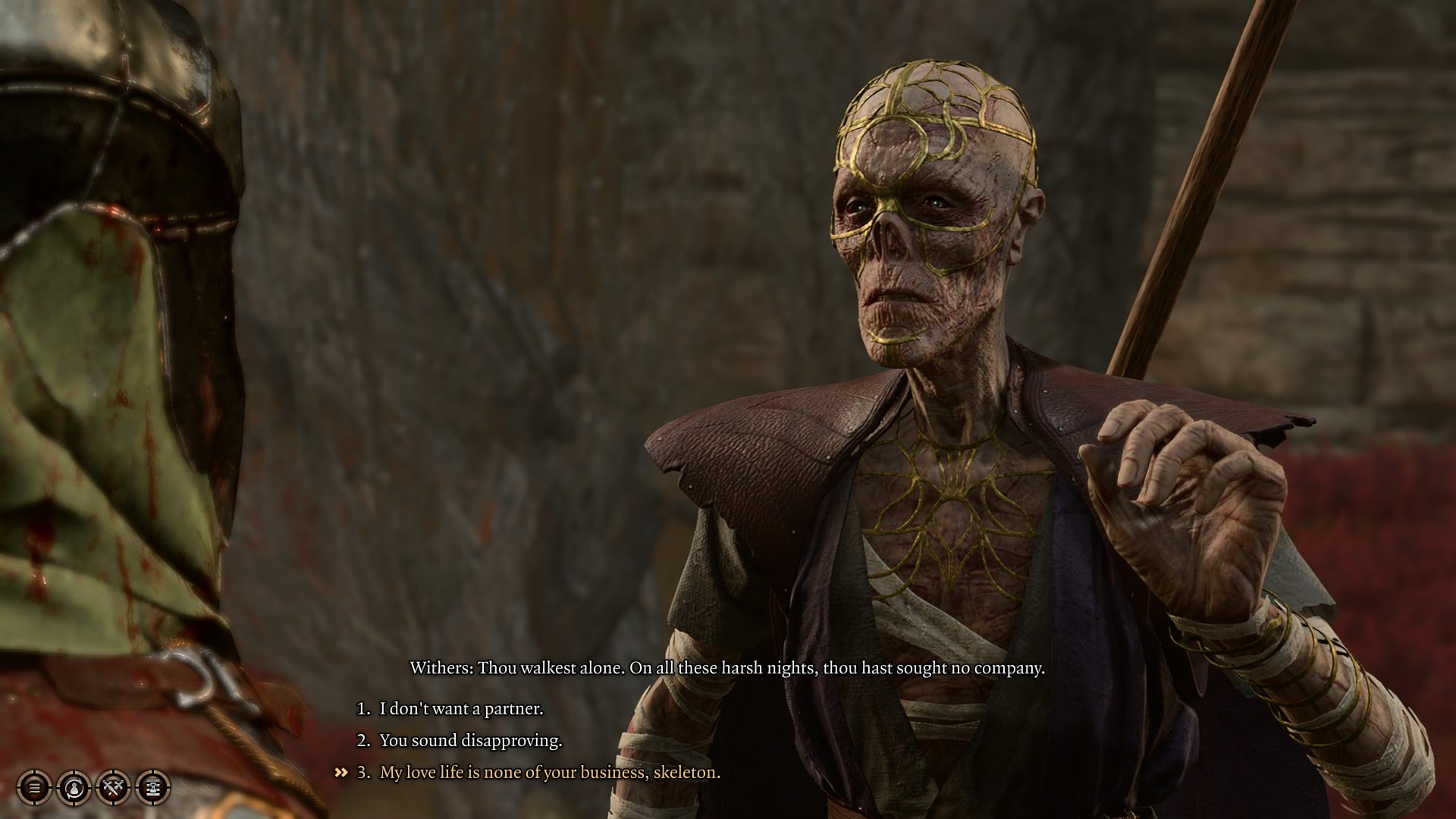Select the second circular icon from the left
Image resolution: width=1456 pixels, height=819 pixels.
(73, 787)
